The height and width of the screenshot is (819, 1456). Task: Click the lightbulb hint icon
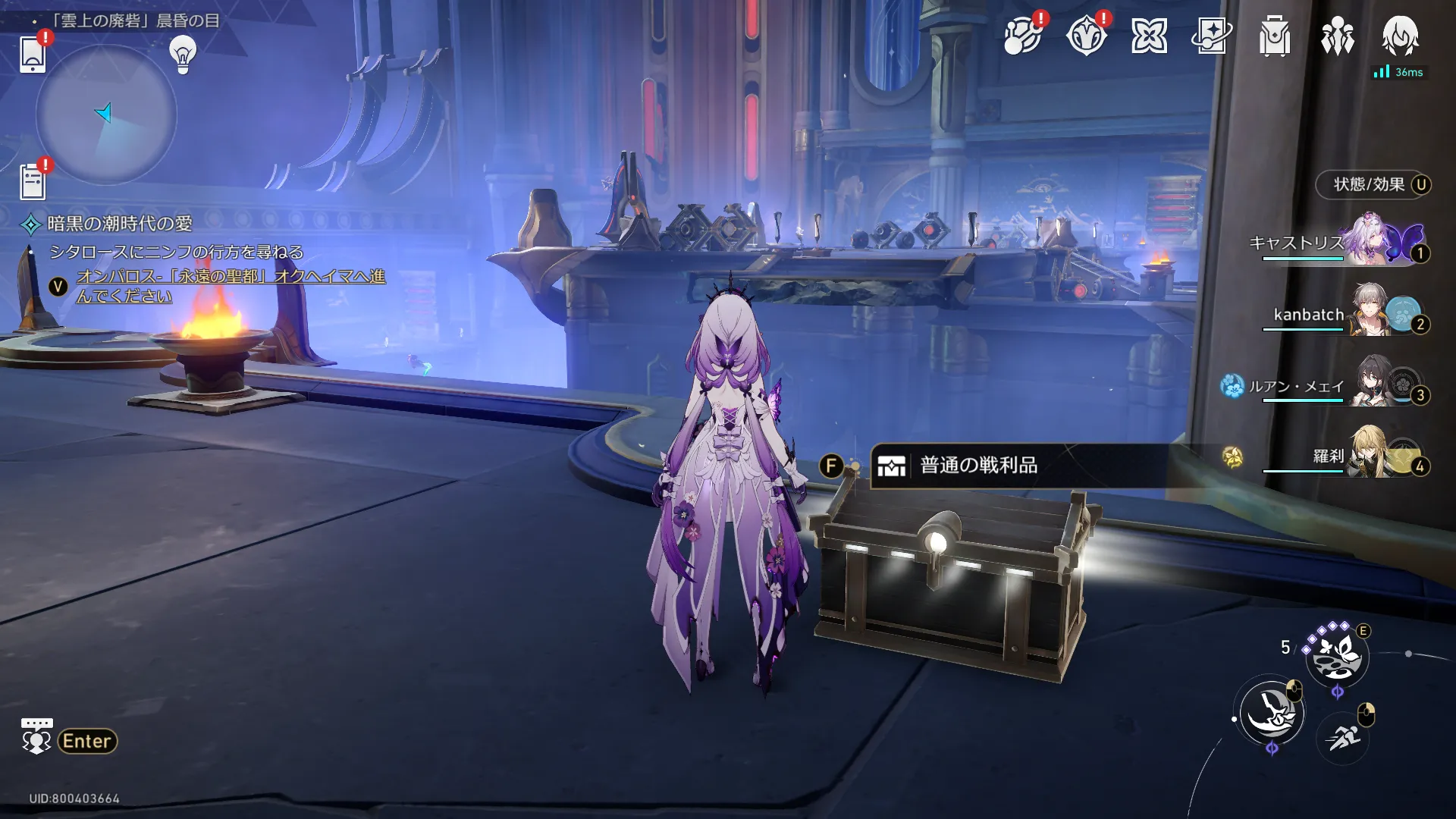click(183, 54)
